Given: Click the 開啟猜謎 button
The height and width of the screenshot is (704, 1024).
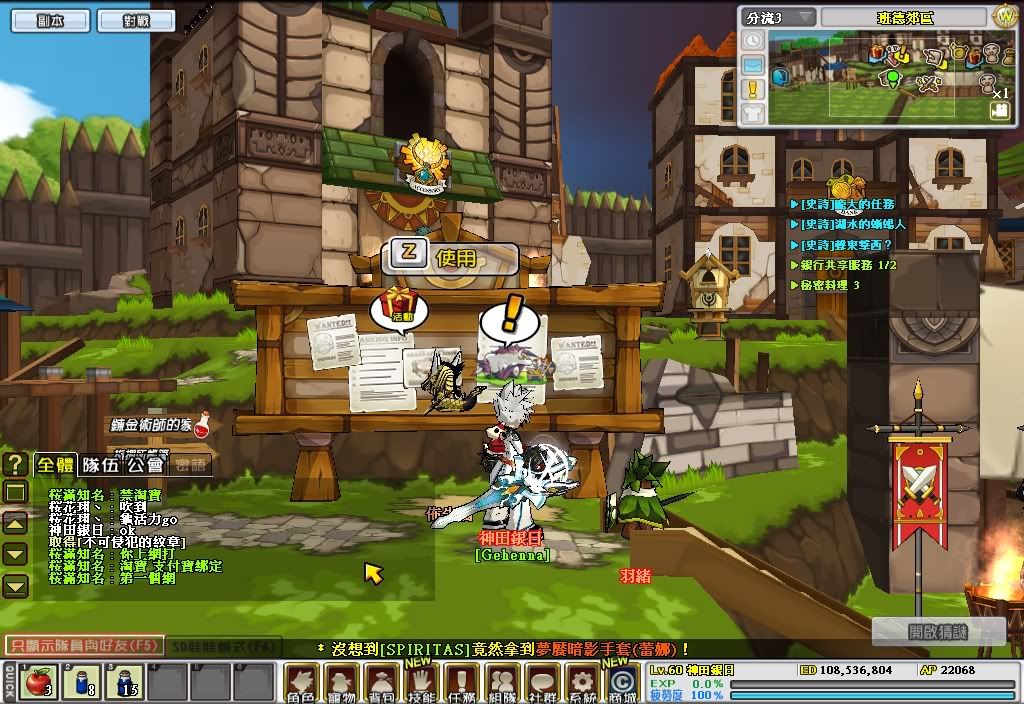Looking at the screenshot, I should pyautogui.click(x=924, y=632).
